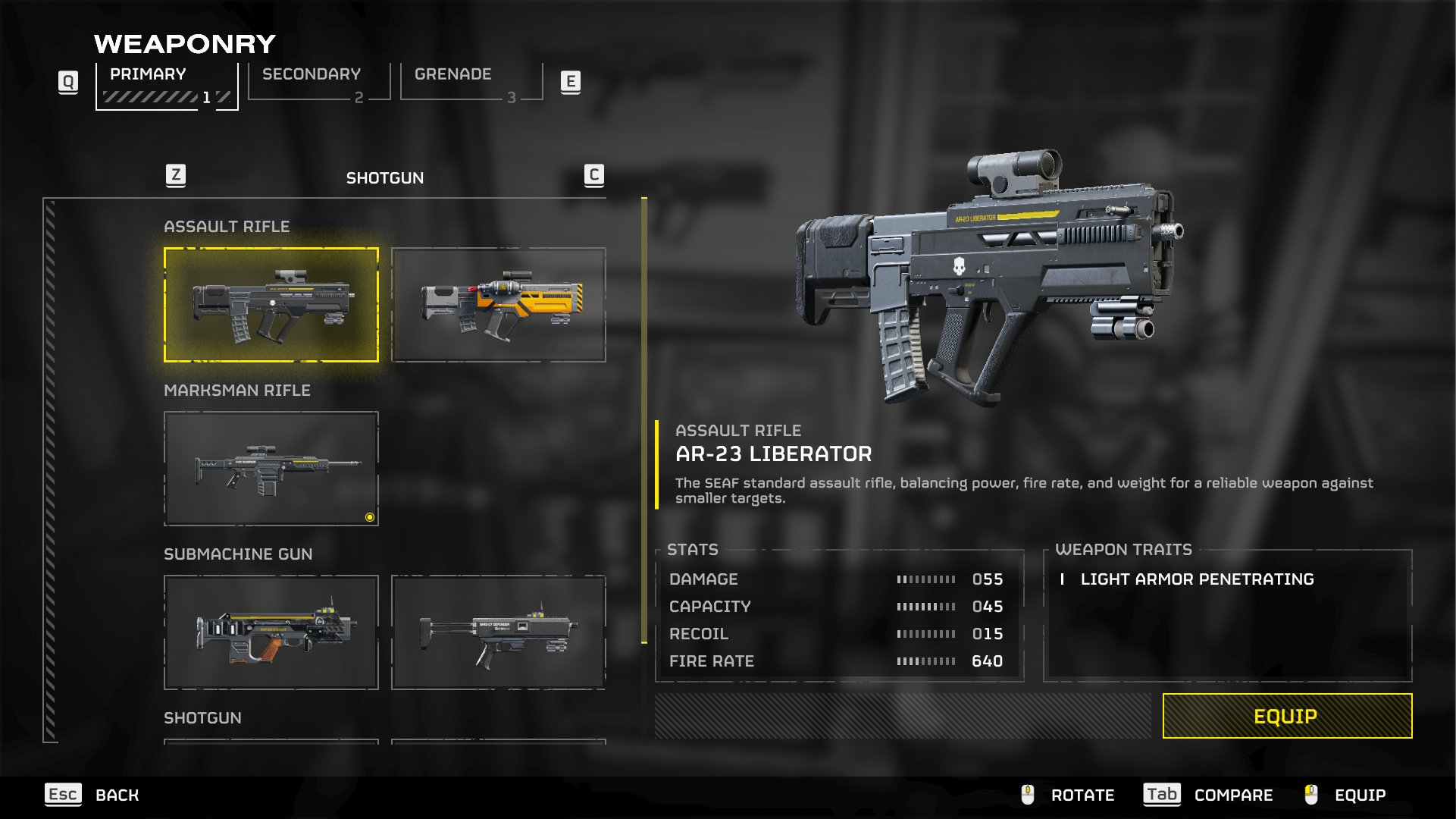The width and height of the screenshot is (1456, 819).
Task: Switch to the Secondary weapons tab
Action: tap(310, 74)
